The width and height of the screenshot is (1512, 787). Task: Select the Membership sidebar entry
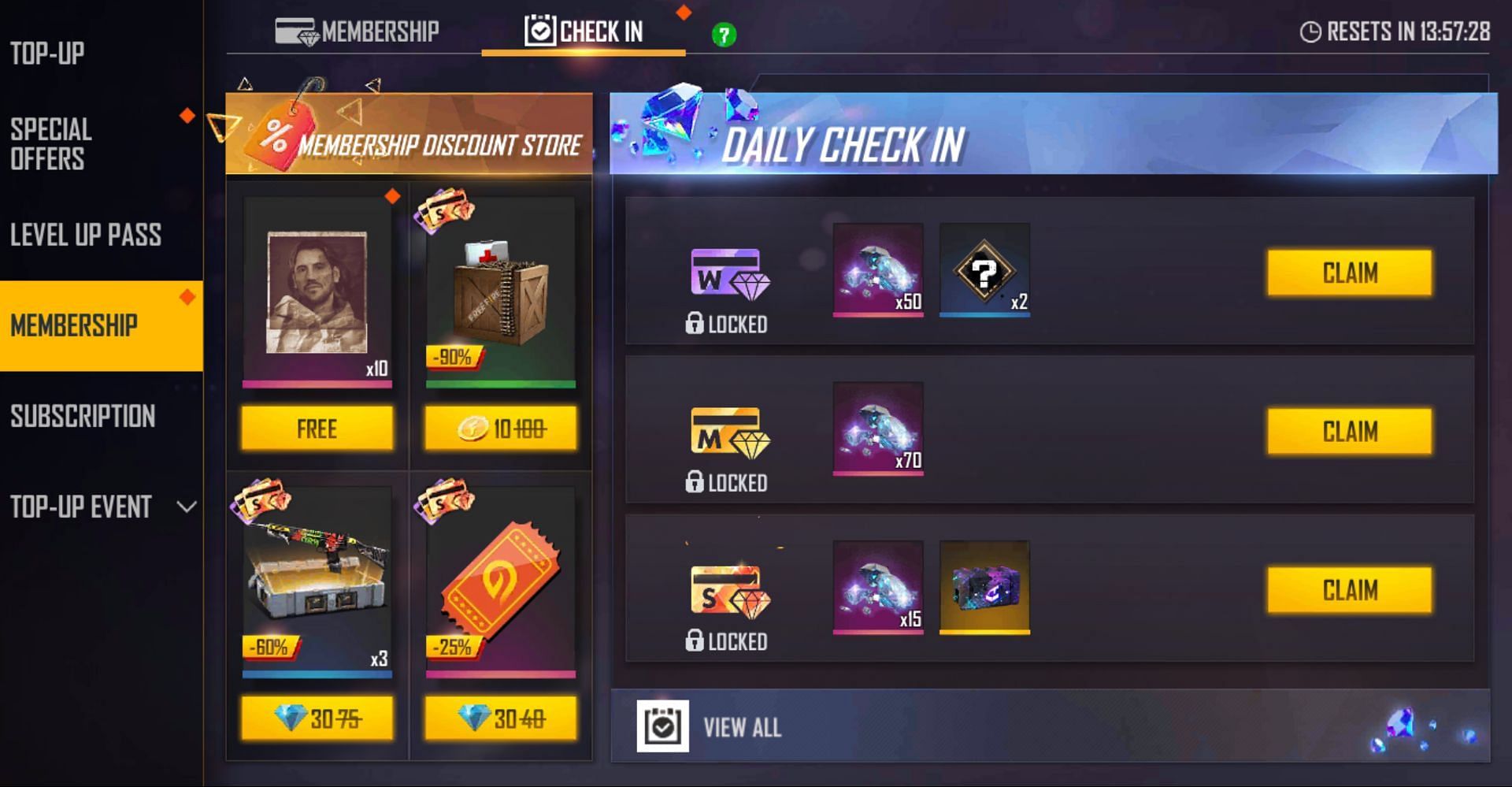click(x=75, y=325)
